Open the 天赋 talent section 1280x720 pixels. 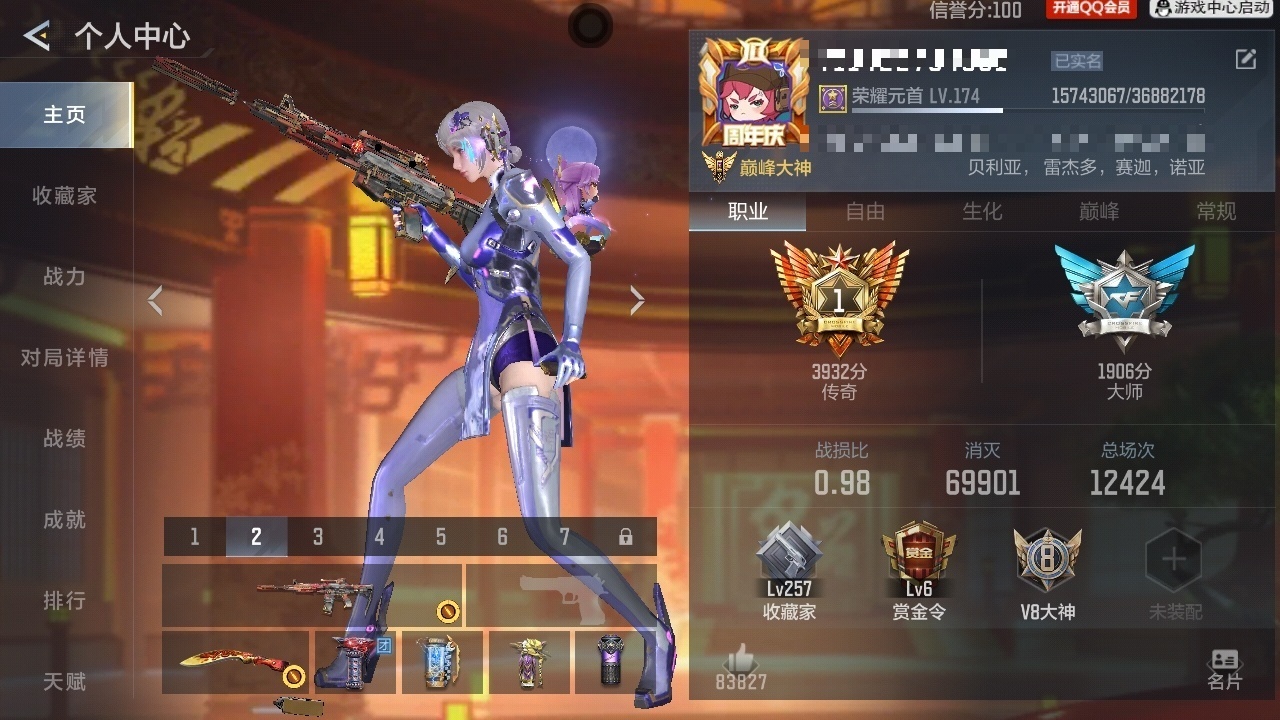tap(65, 682)
